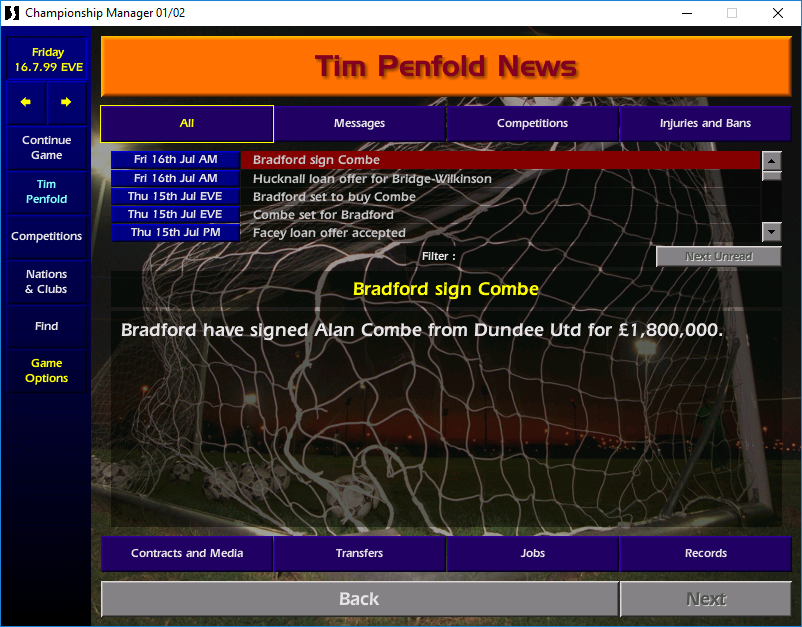The width and height of the screenshot is (802, 627).
Task: Open Game Options
Action: click(x=47, y=371)
